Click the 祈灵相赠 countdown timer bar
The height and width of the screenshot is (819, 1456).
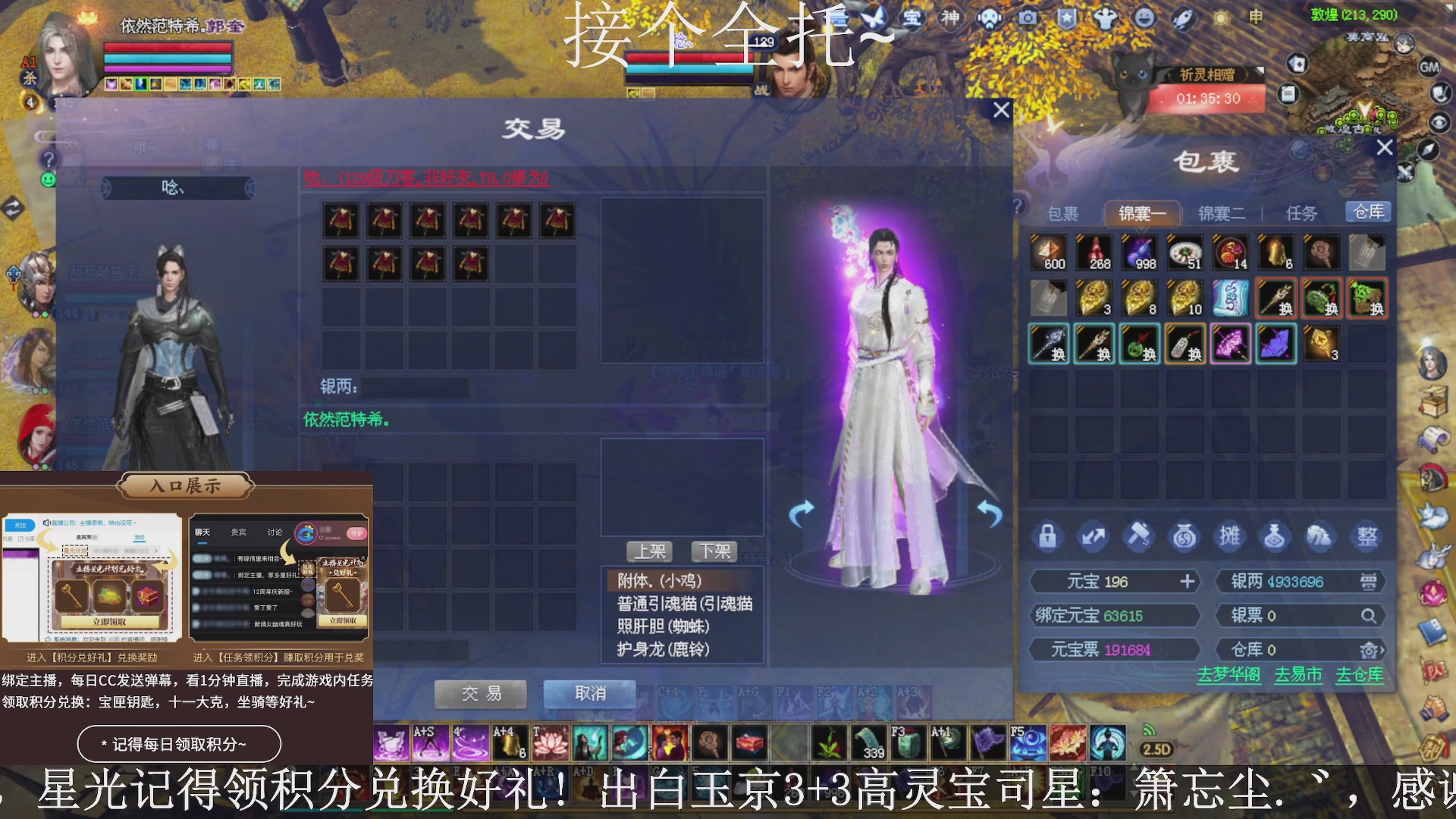(1208, 98)
